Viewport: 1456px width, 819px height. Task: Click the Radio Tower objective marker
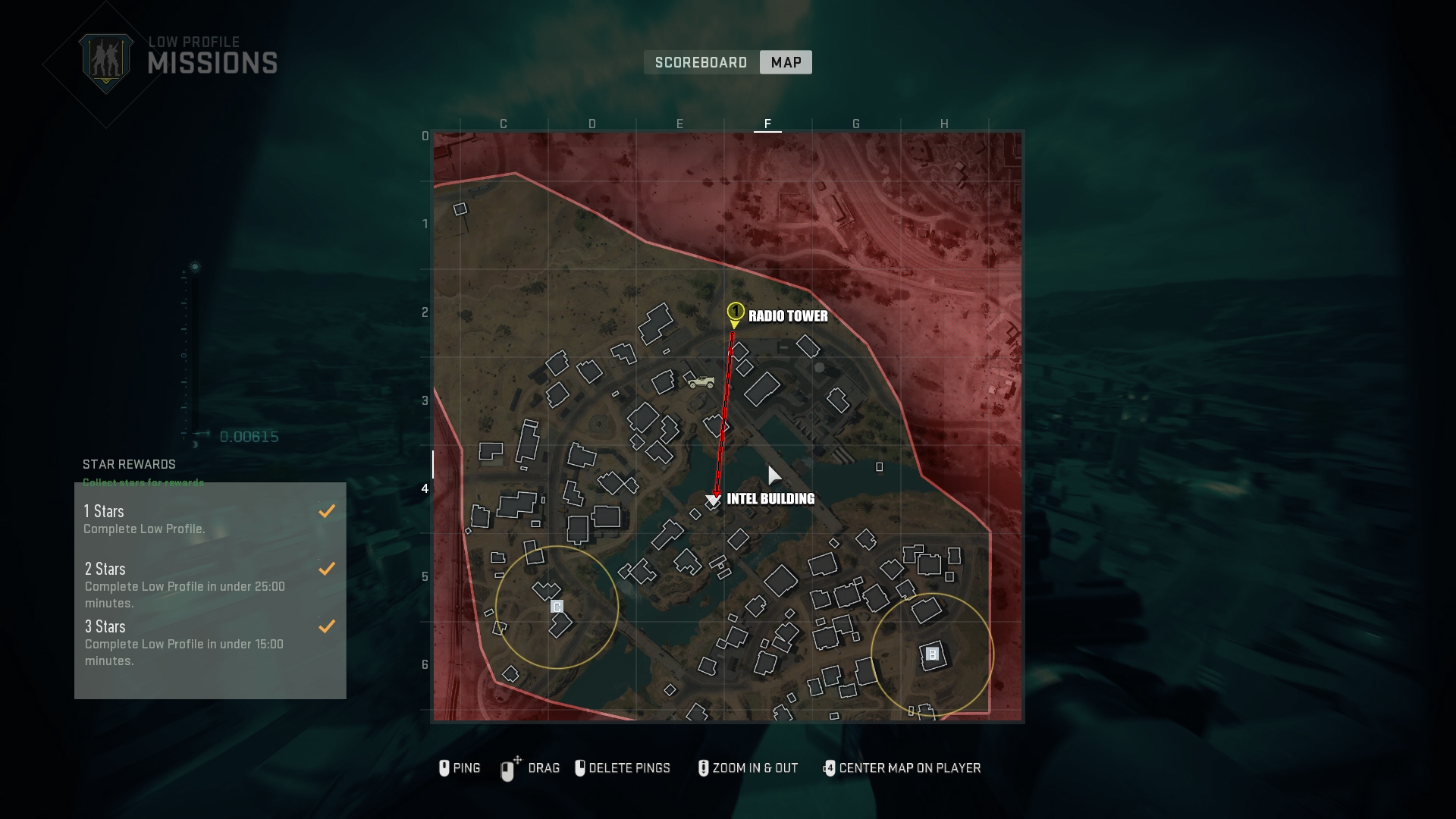point(735,312)
